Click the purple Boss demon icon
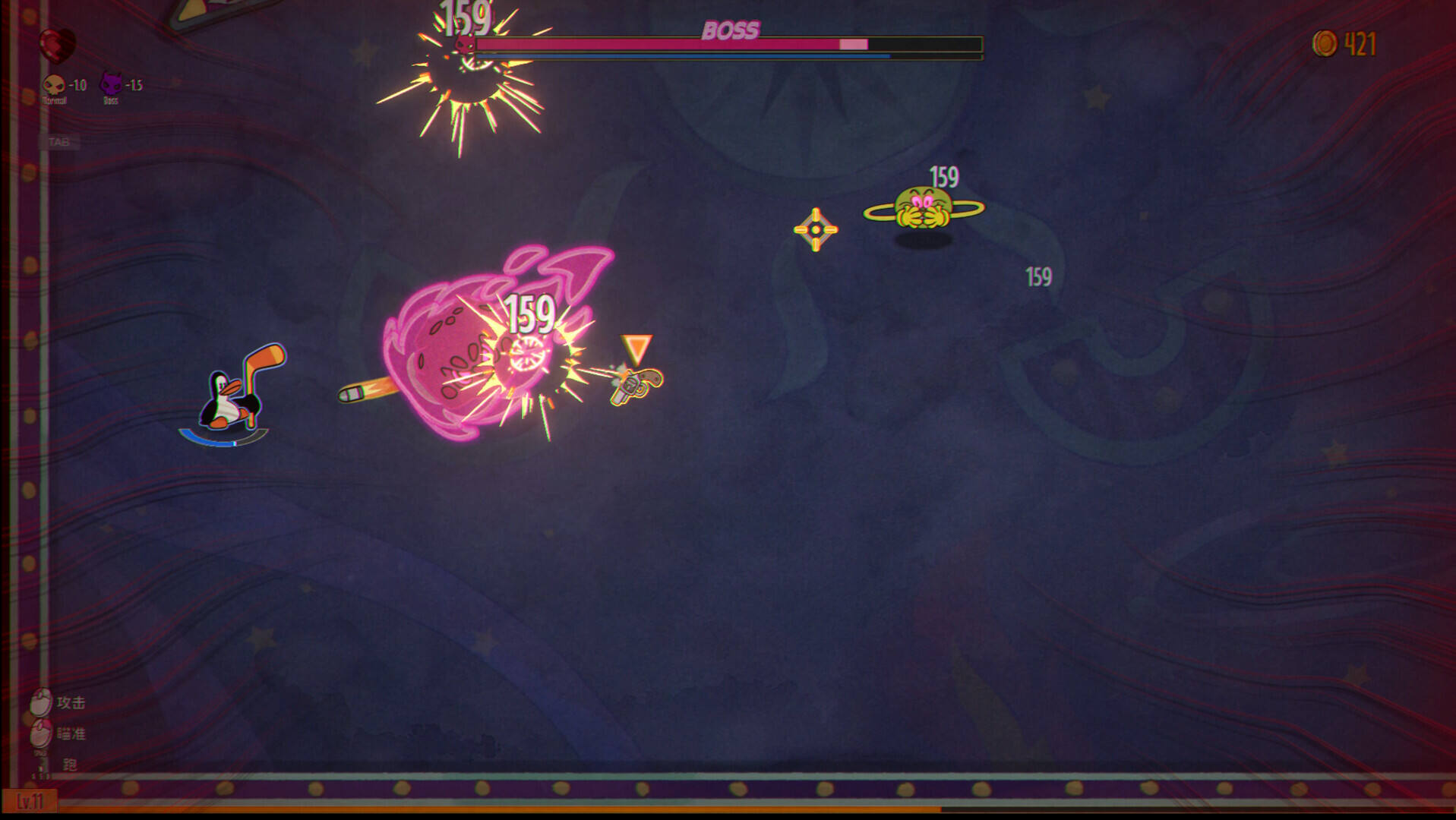This screenshot has height=820, width=1456. (x=111, y=84)
